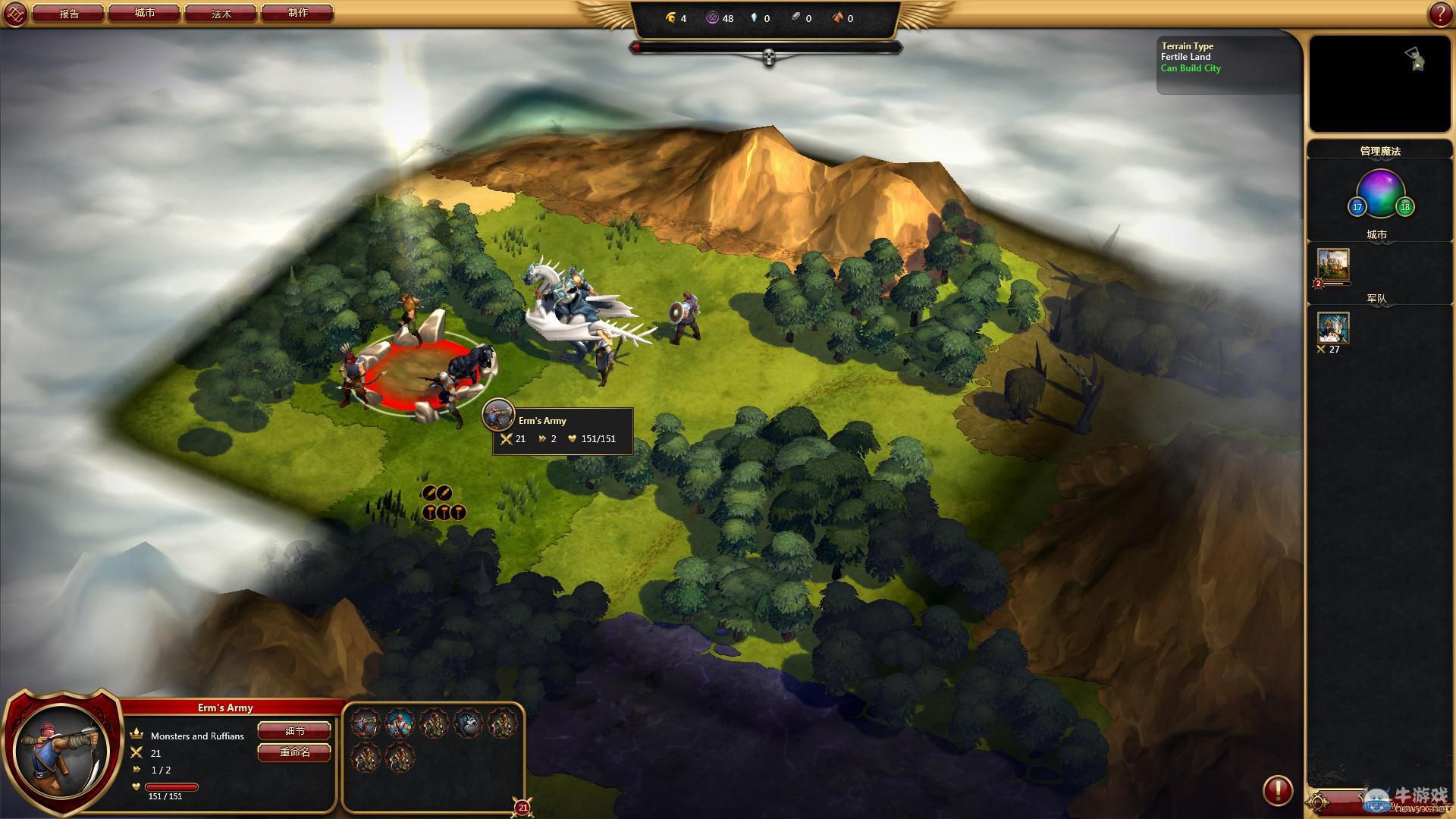
Task: Open the 管理魔法 manage magic panel
Action: (x=1379, y=151)
